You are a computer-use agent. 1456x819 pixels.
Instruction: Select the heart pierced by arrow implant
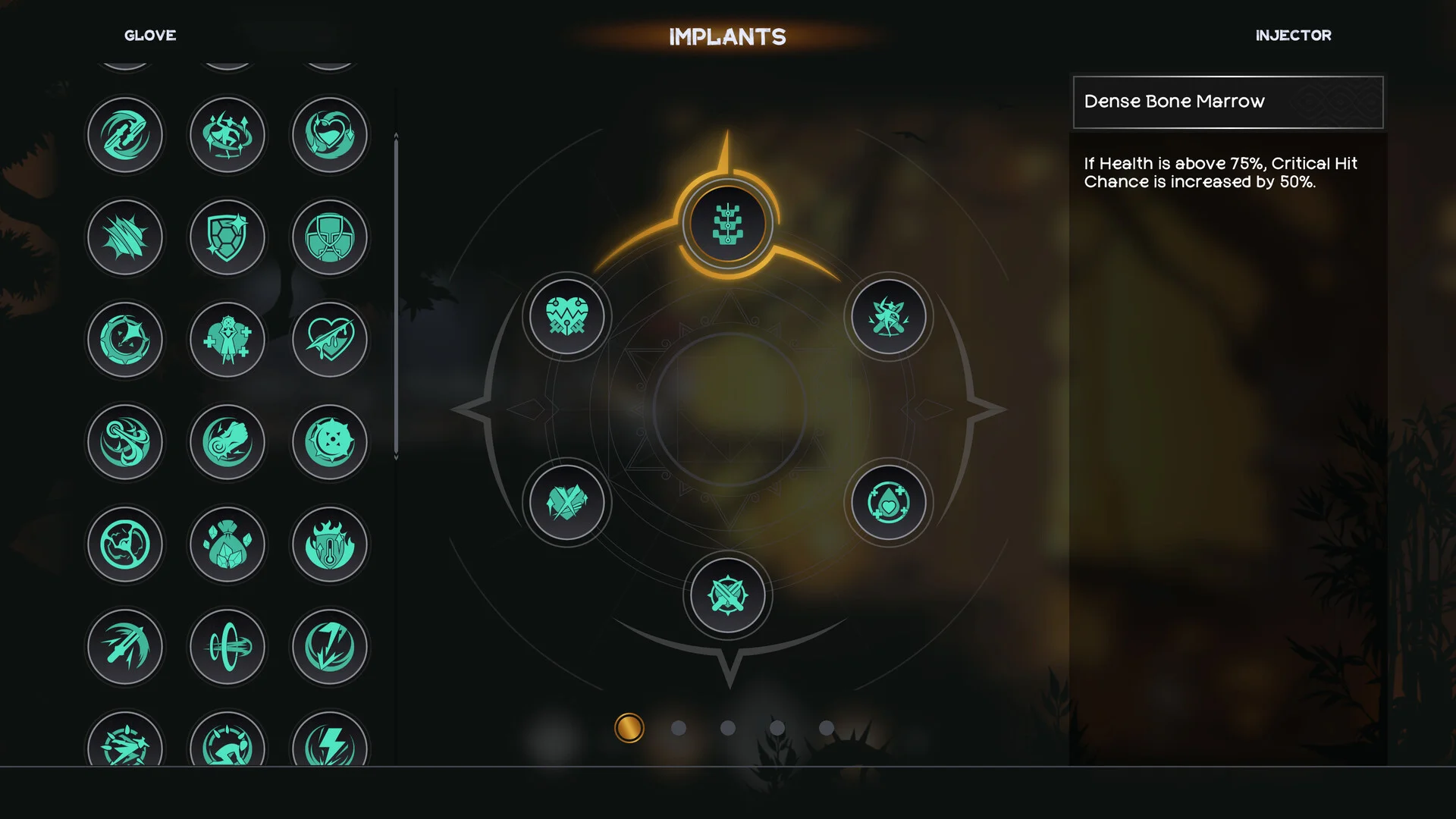click(x=330, y=340)
